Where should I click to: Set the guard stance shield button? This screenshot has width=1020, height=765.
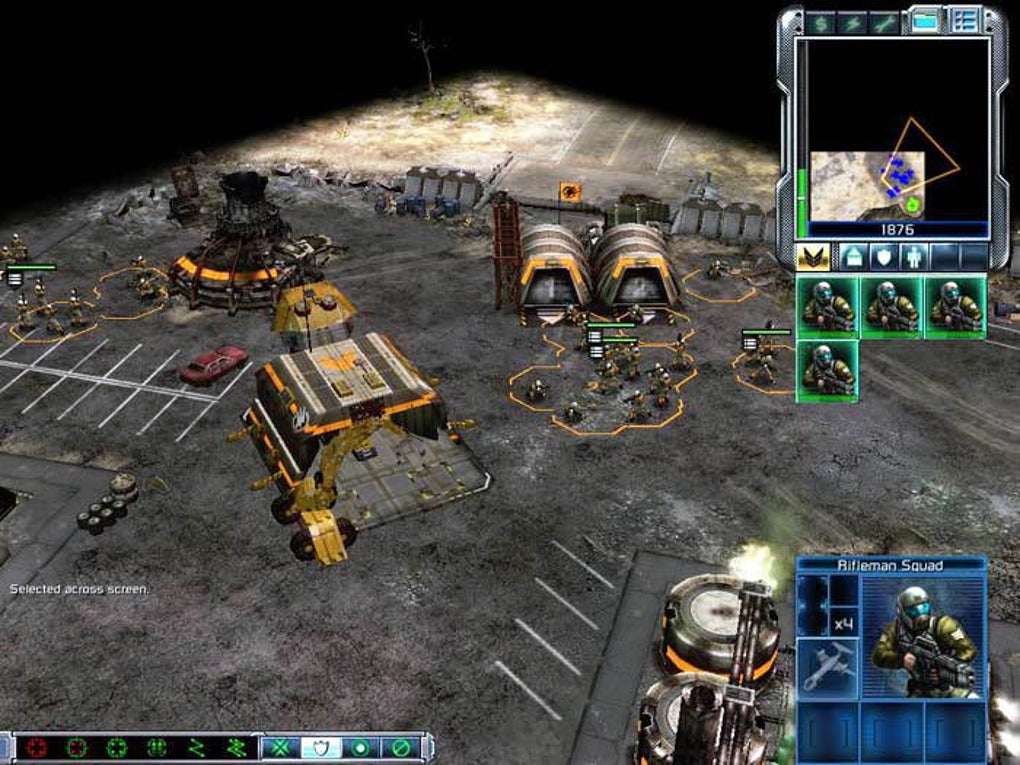[x=322, y=746]
